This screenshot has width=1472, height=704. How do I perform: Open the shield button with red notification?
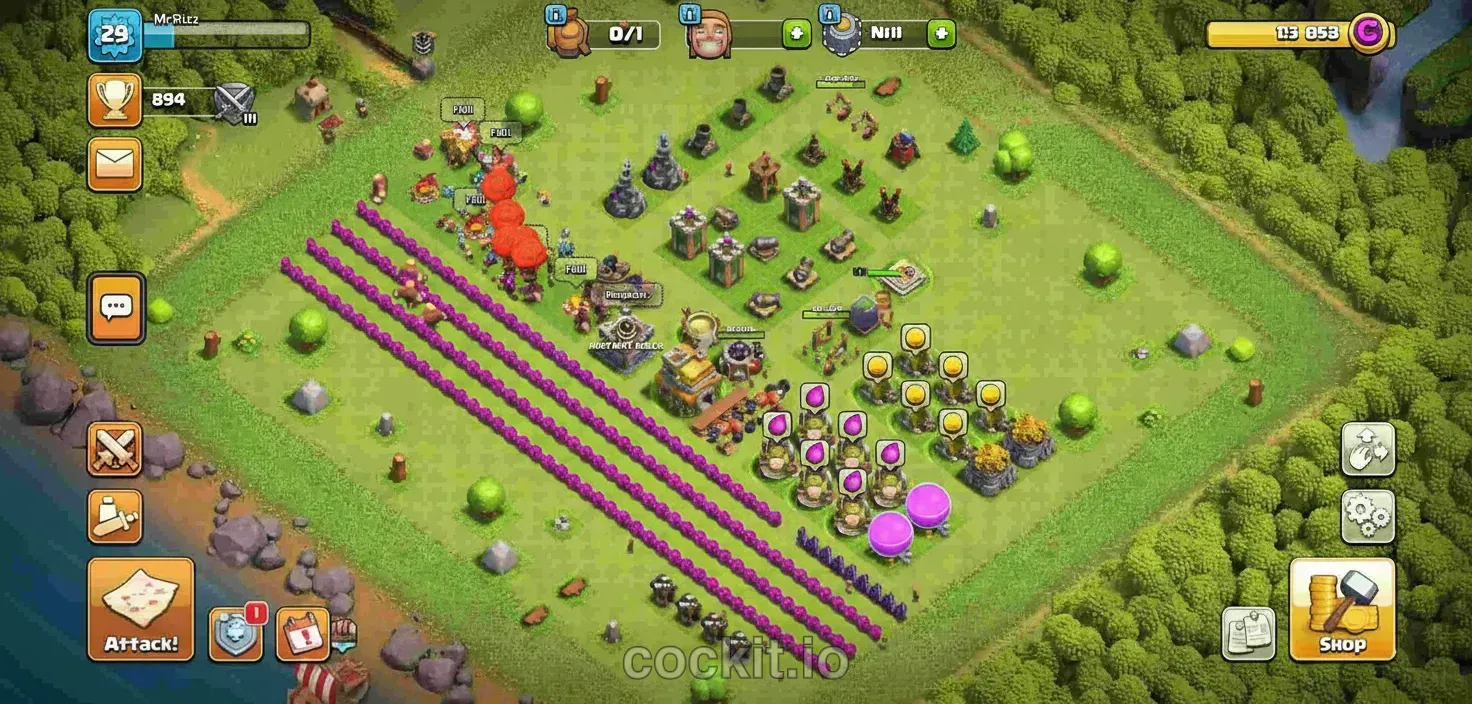(x=236, y=635)
